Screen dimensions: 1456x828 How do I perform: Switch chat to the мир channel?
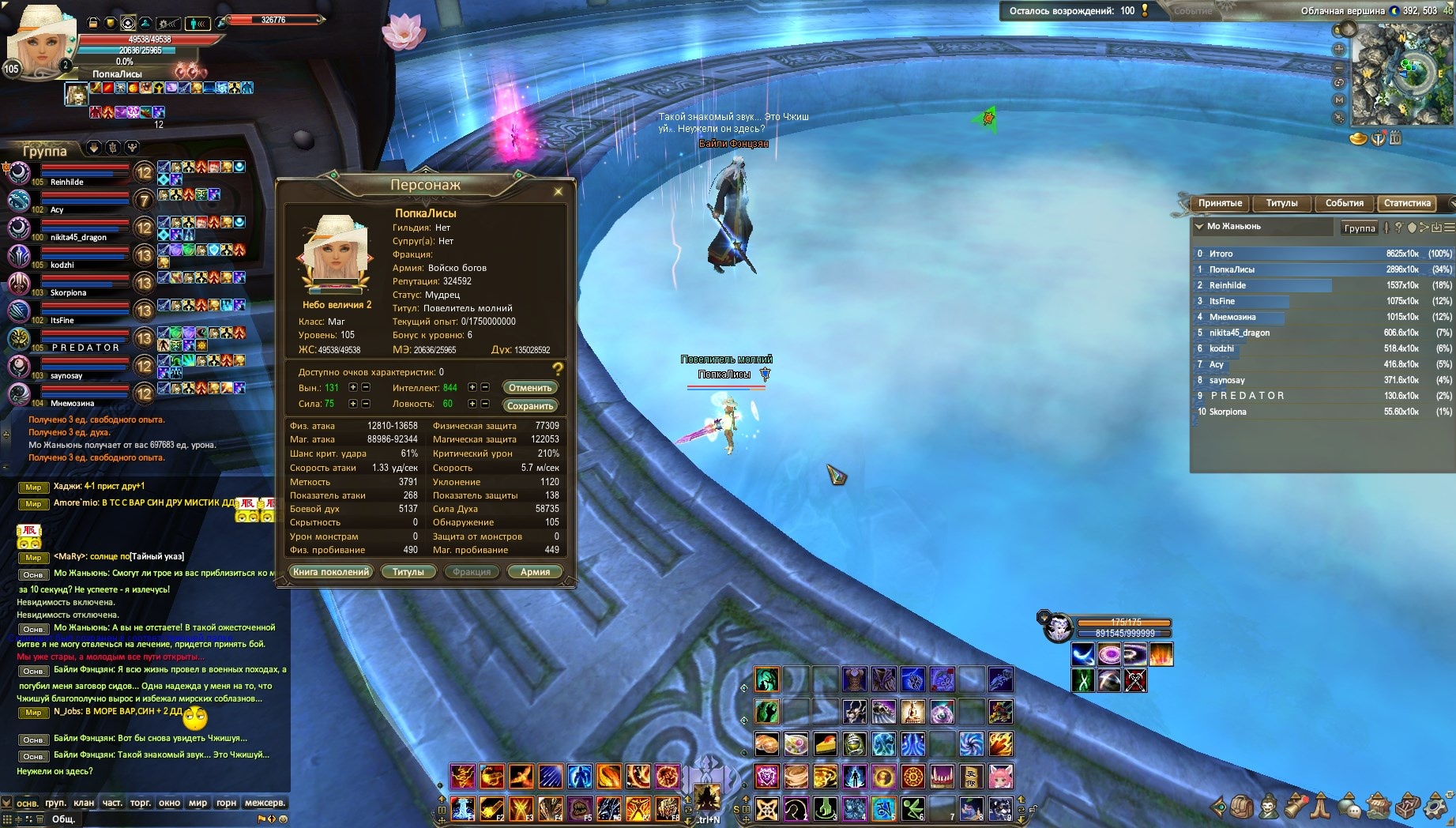tap(198, 803)
